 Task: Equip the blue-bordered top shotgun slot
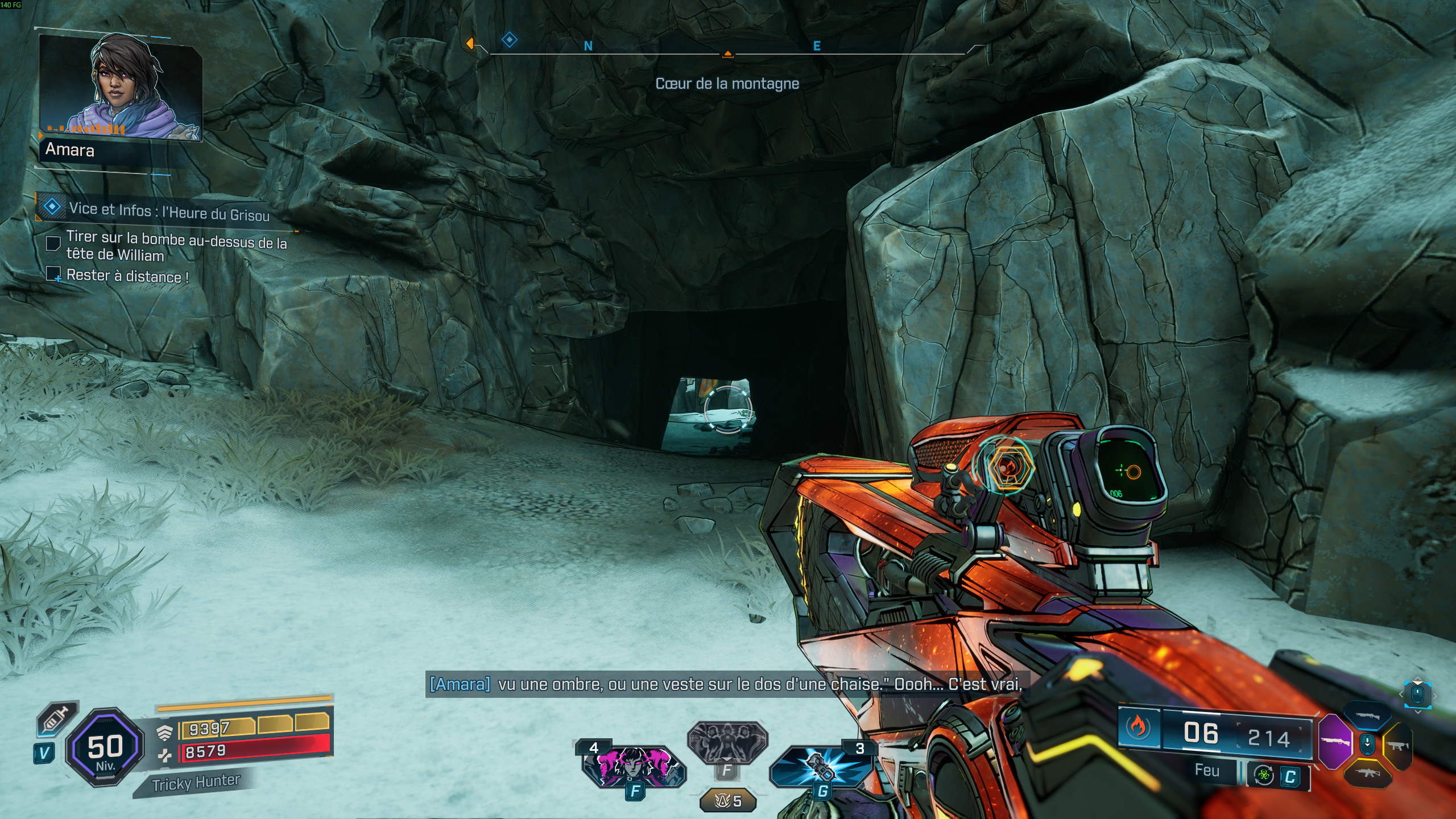pos(1367,716)
